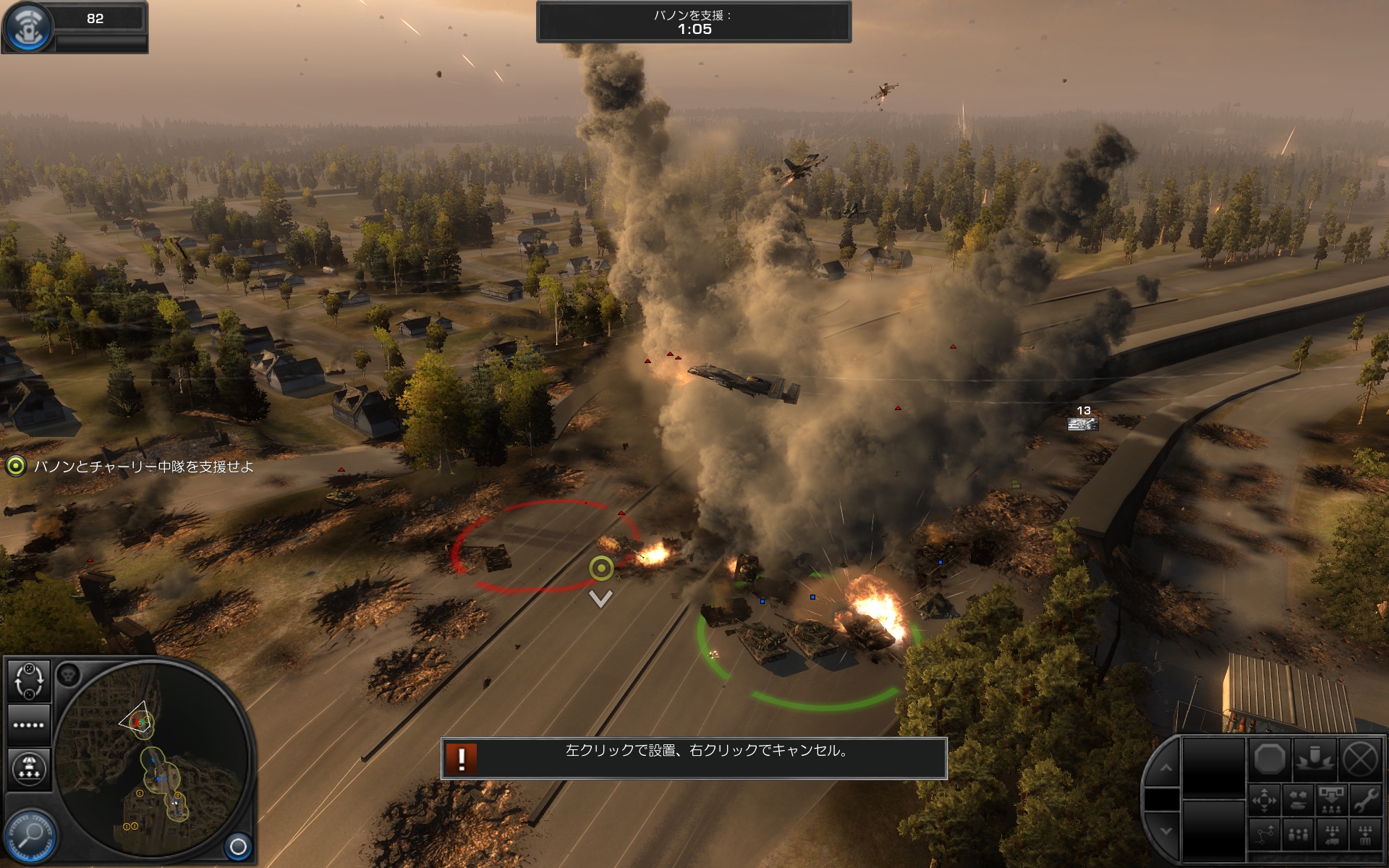Click the circular arrows unit-cycle button

[x=29, y=681]
